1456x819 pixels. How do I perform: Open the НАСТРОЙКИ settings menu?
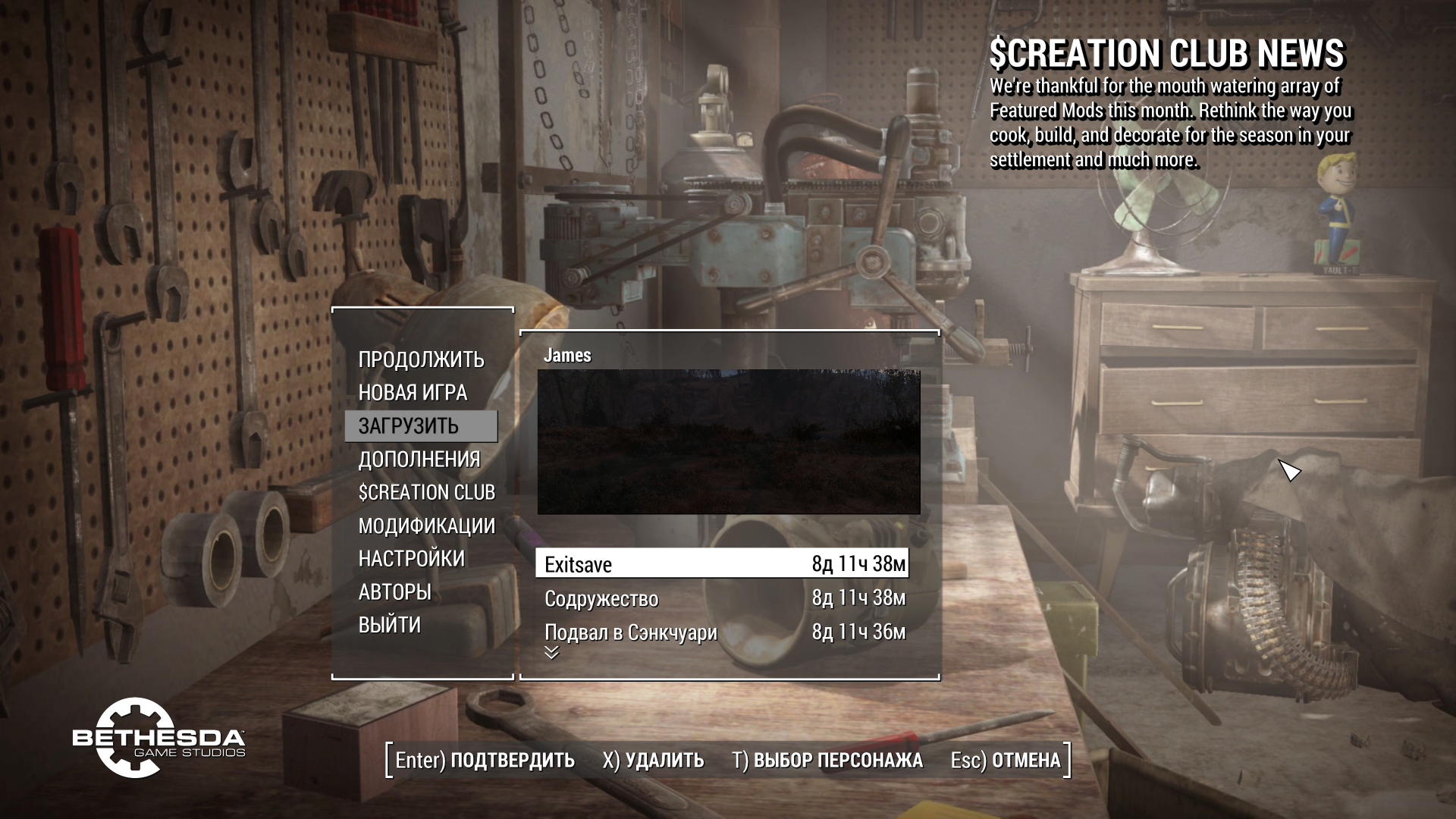point(411,559)
